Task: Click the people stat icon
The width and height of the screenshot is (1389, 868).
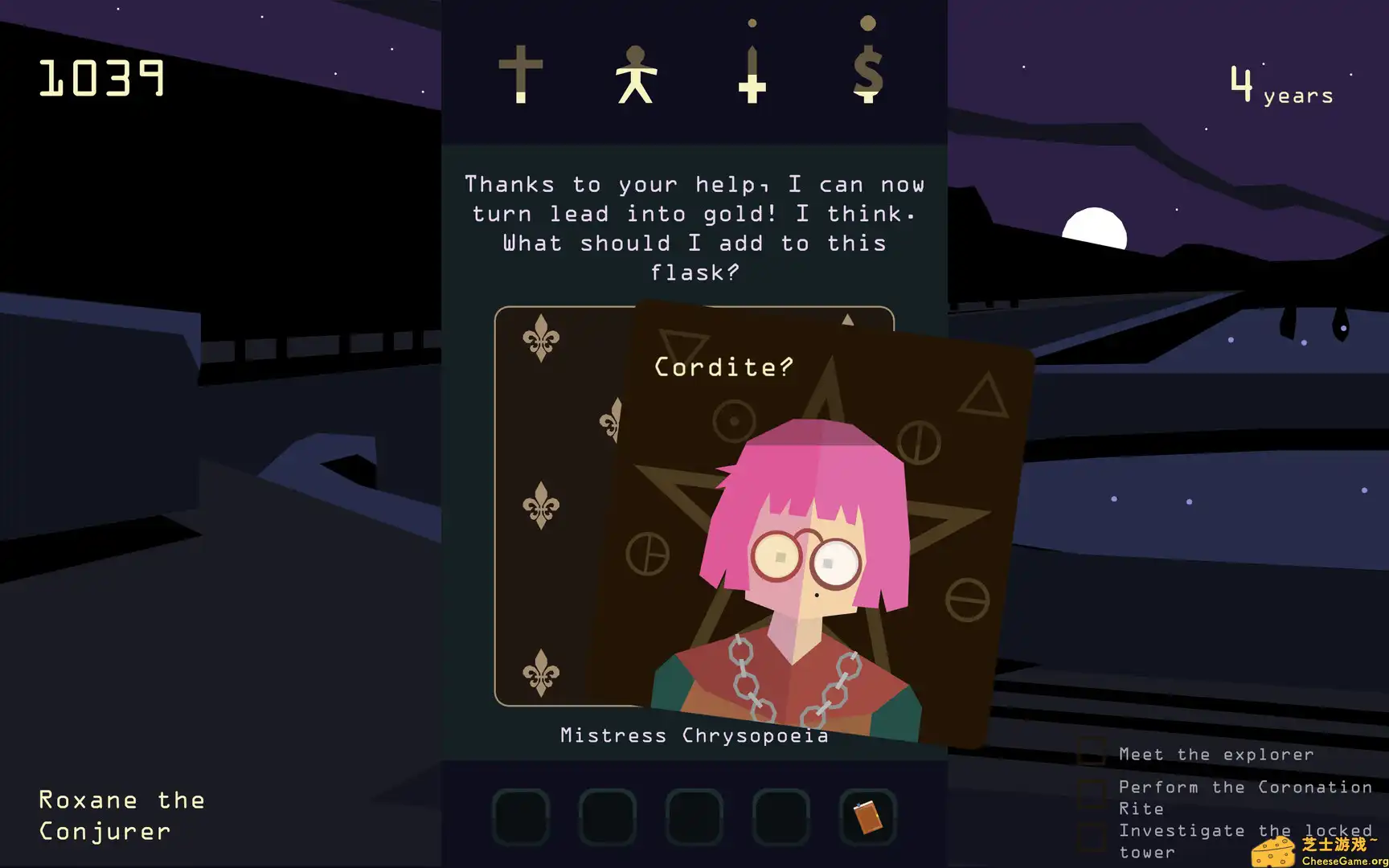Action: [x=636, y=76]
